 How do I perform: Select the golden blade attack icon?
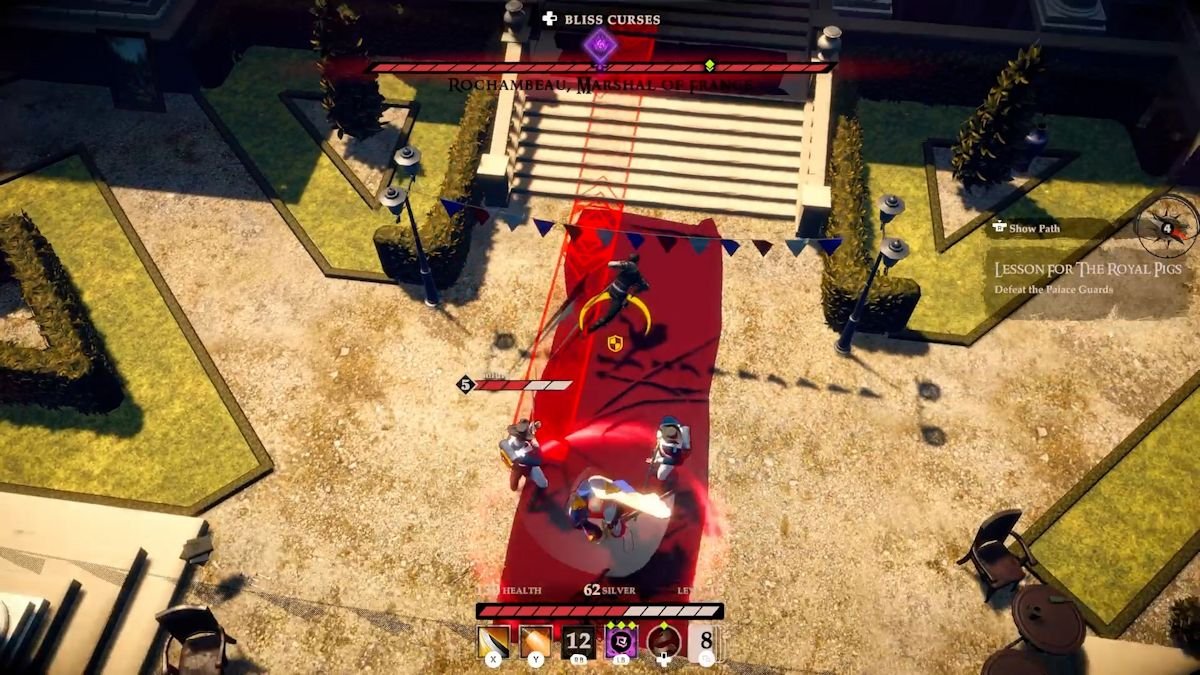coord(494,641)
